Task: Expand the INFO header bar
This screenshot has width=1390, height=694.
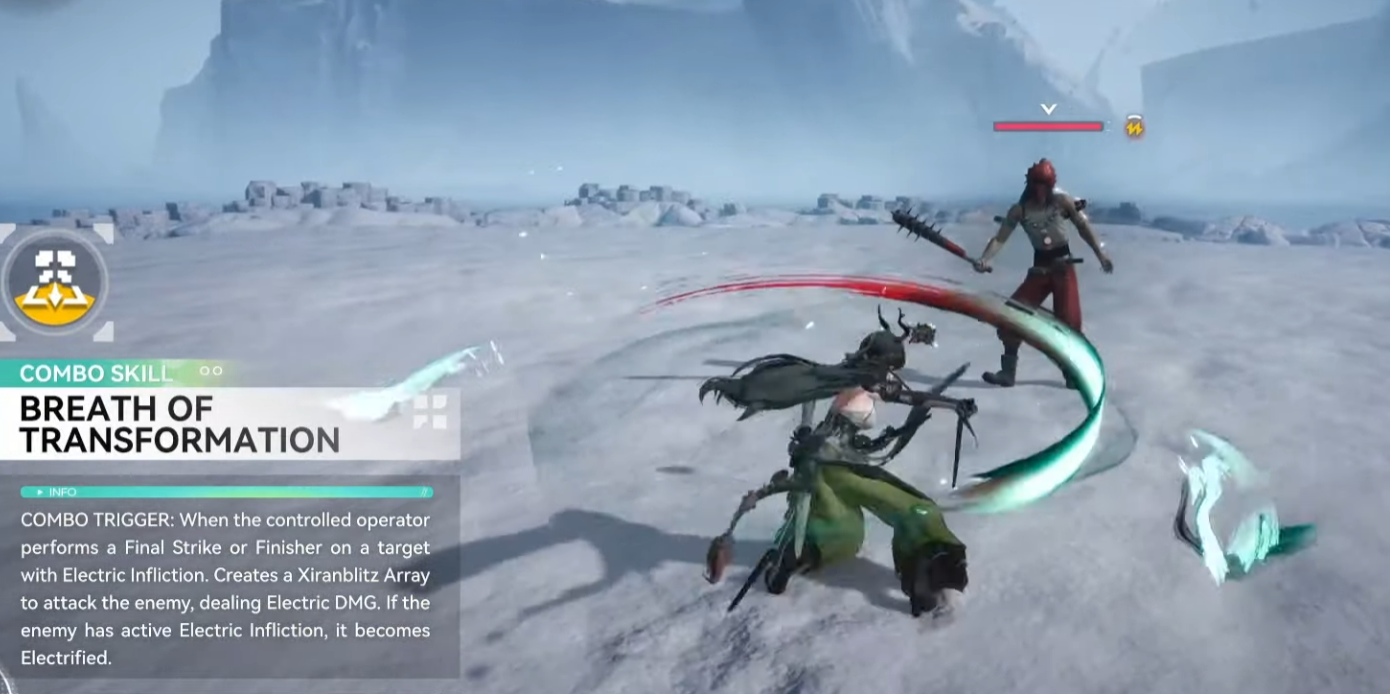Action: 227,492
